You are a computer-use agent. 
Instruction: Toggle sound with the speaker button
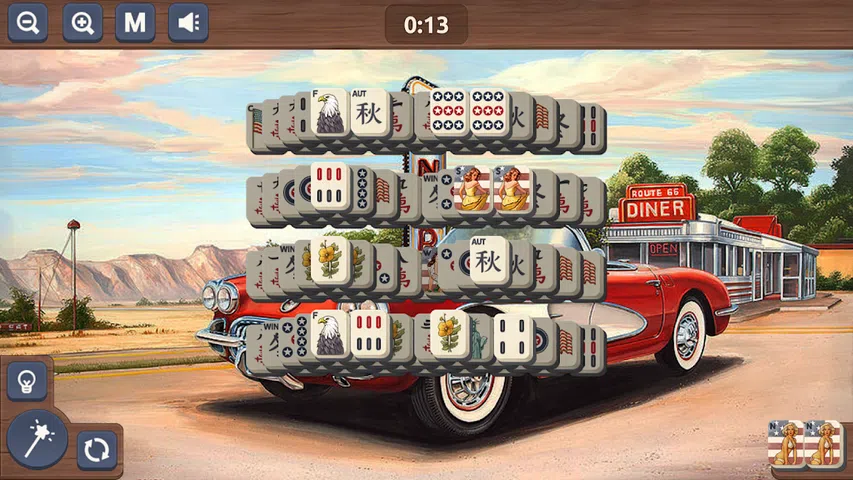click(x=188, y=22)
